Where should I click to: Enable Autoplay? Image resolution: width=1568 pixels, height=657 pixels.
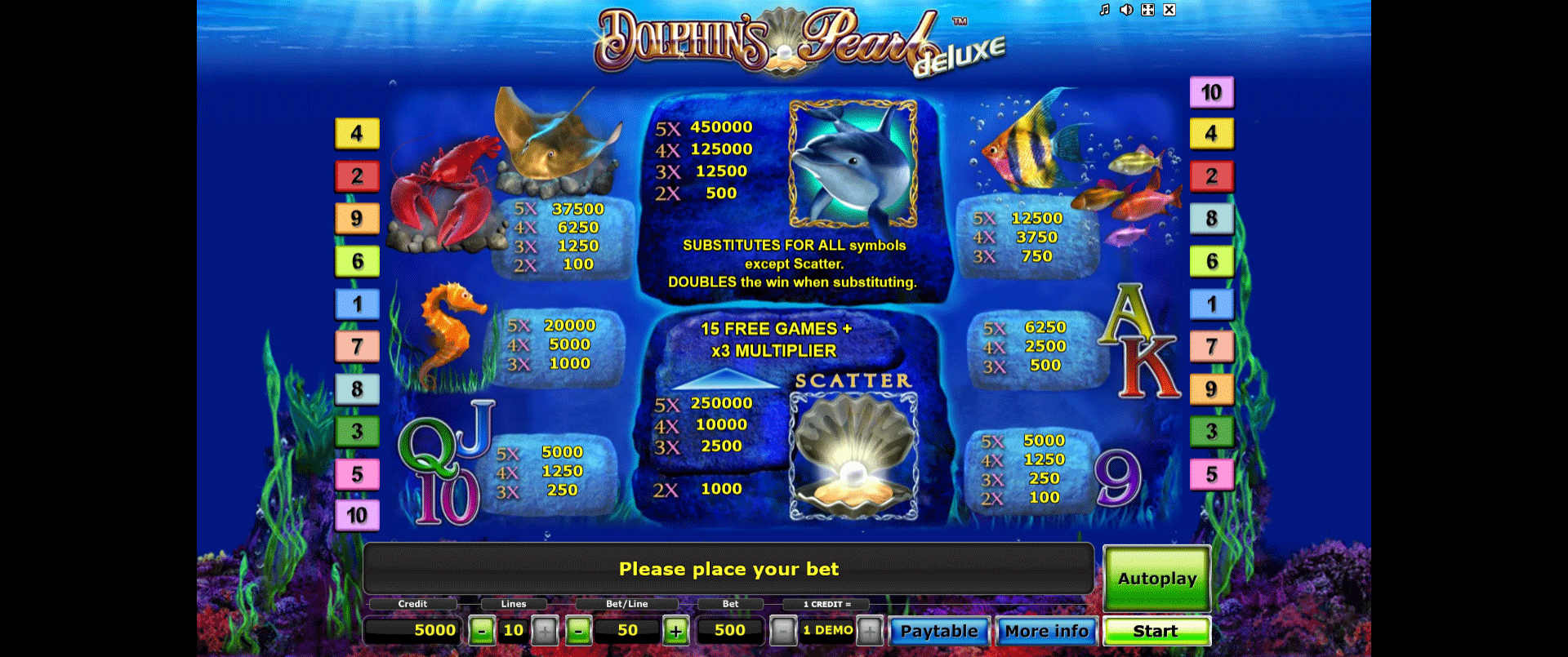(1156, 577)
